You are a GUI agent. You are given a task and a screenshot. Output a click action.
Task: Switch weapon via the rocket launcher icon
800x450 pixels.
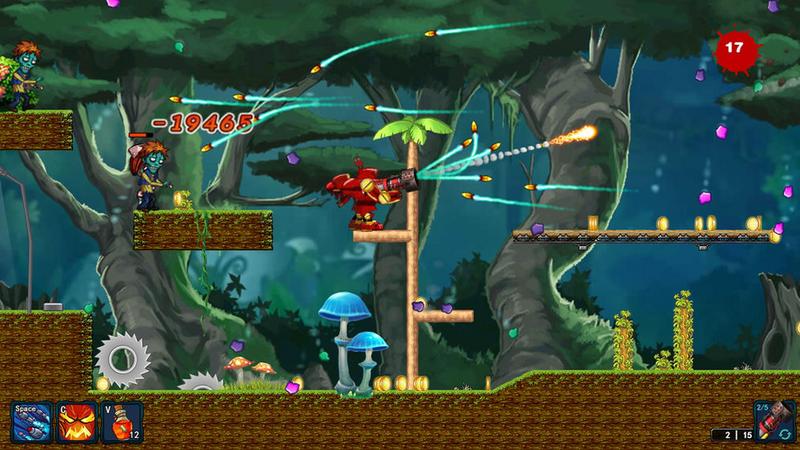click(771, 421)
